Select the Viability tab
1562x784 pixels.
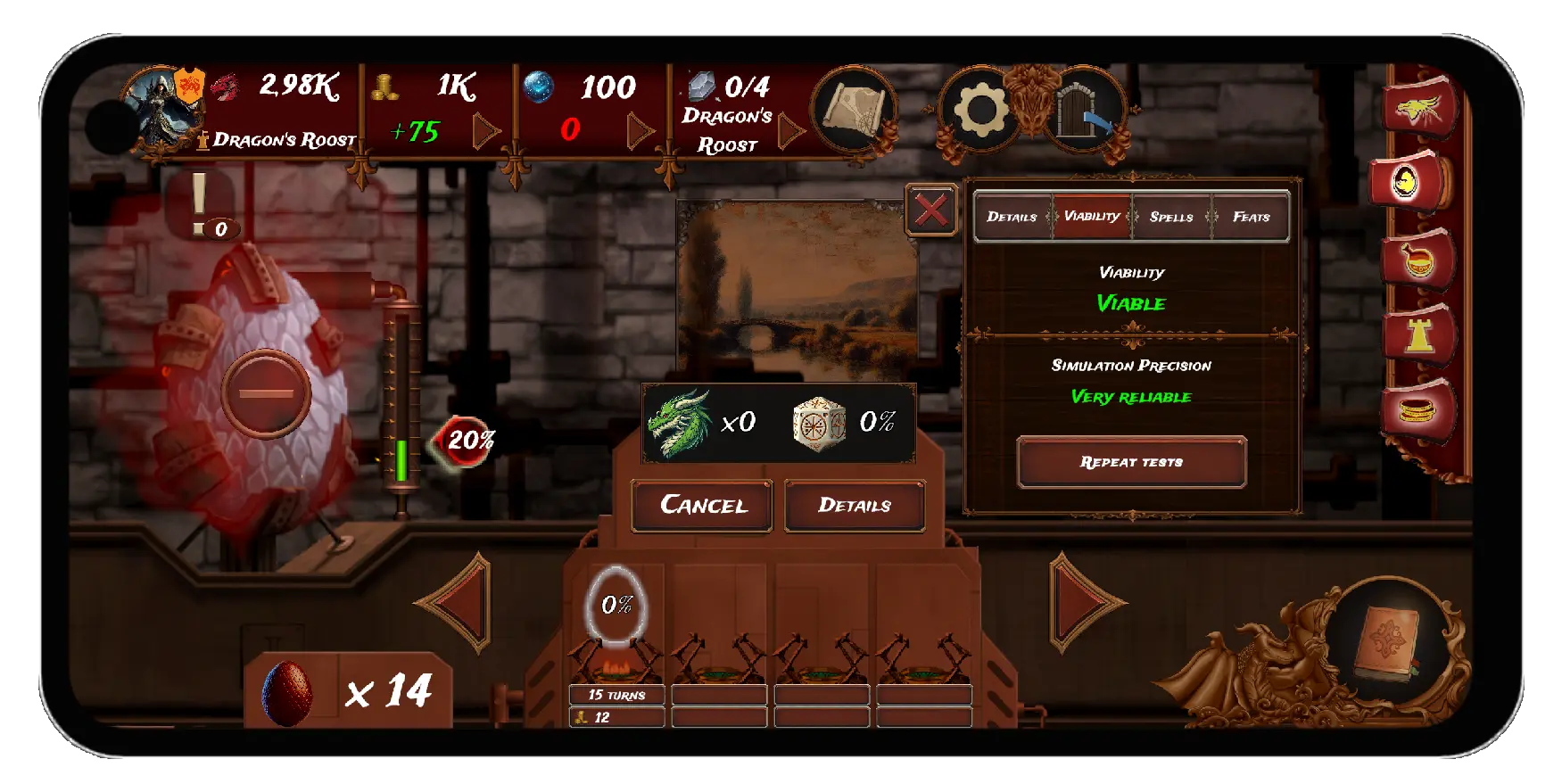(x=1092, y=217)
